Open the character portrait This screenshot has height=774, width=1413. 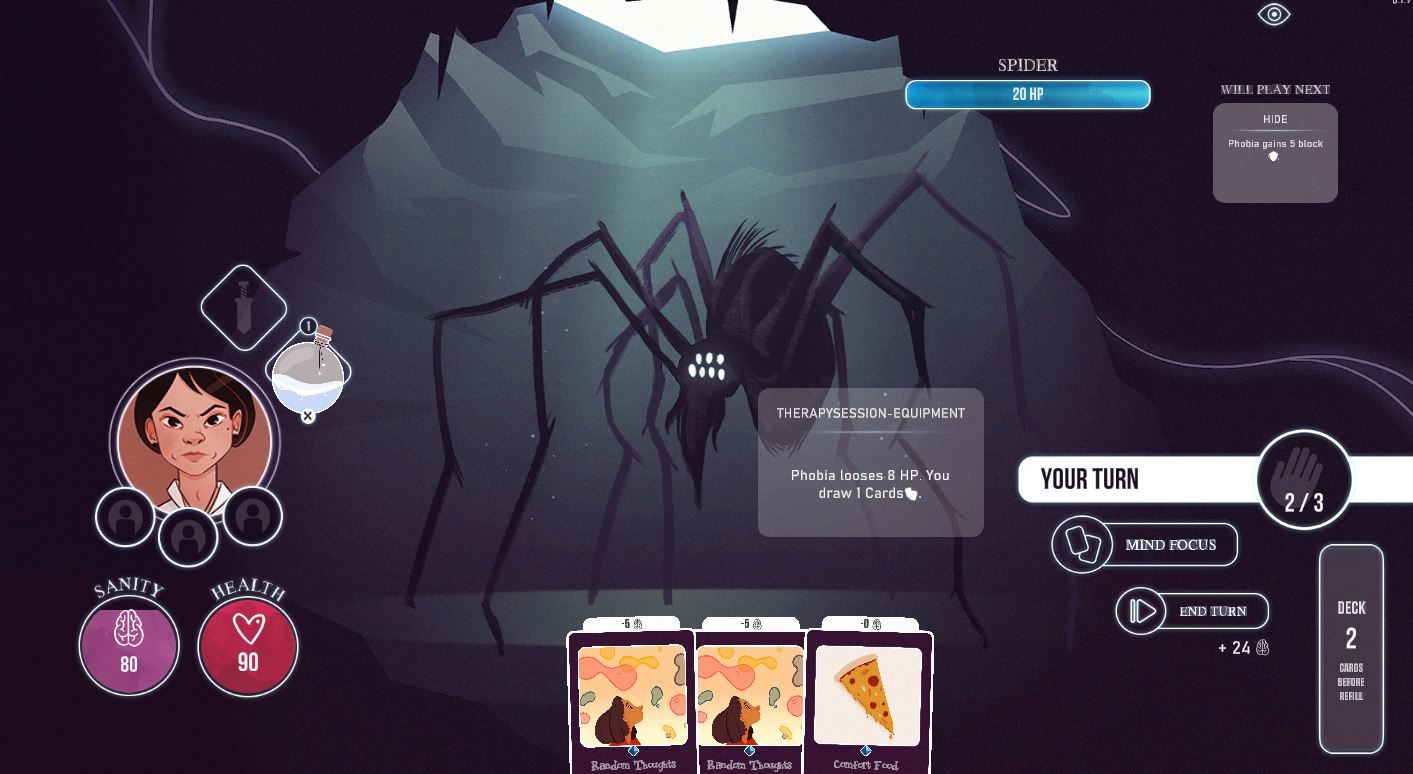coord(194,439)
